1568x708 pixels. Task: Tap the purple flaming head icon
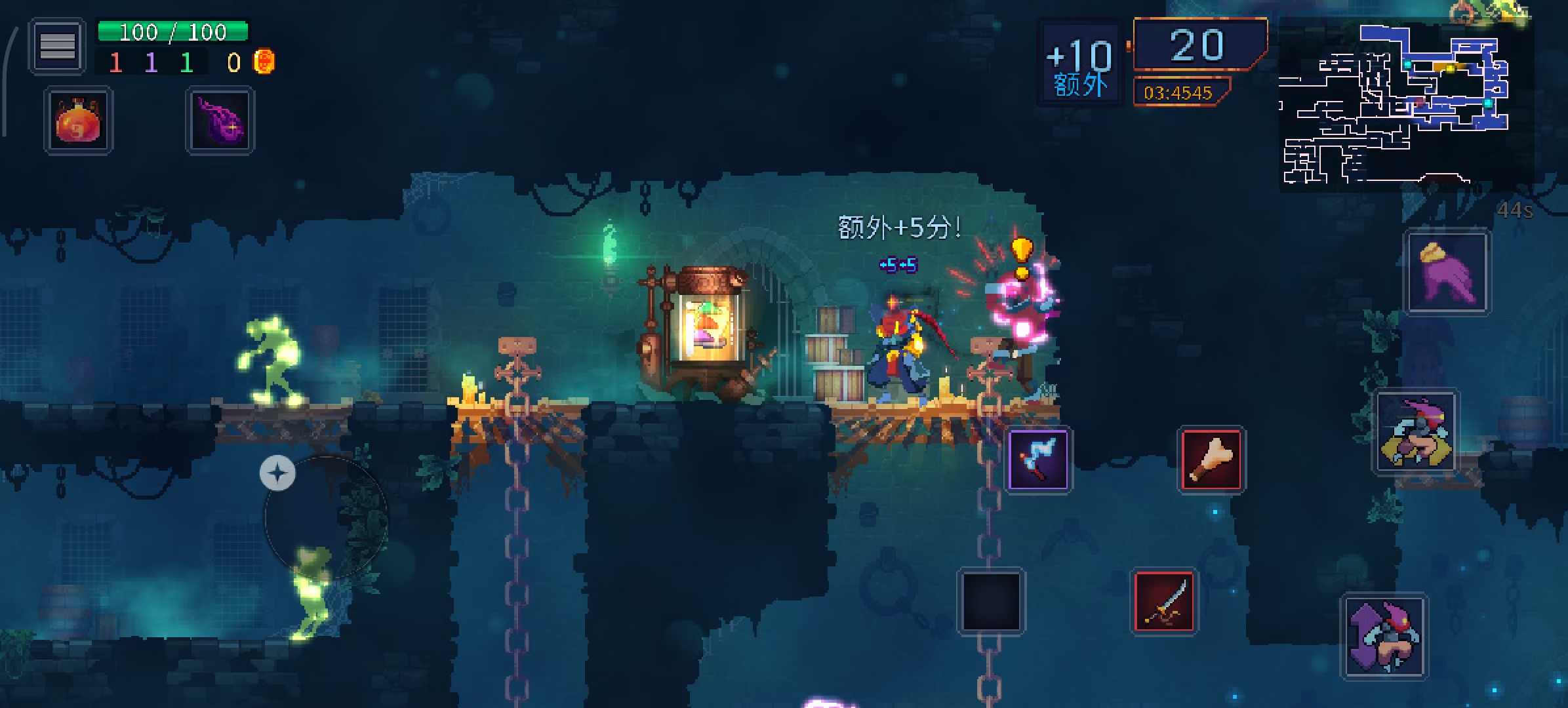click(x=220, y=121)
